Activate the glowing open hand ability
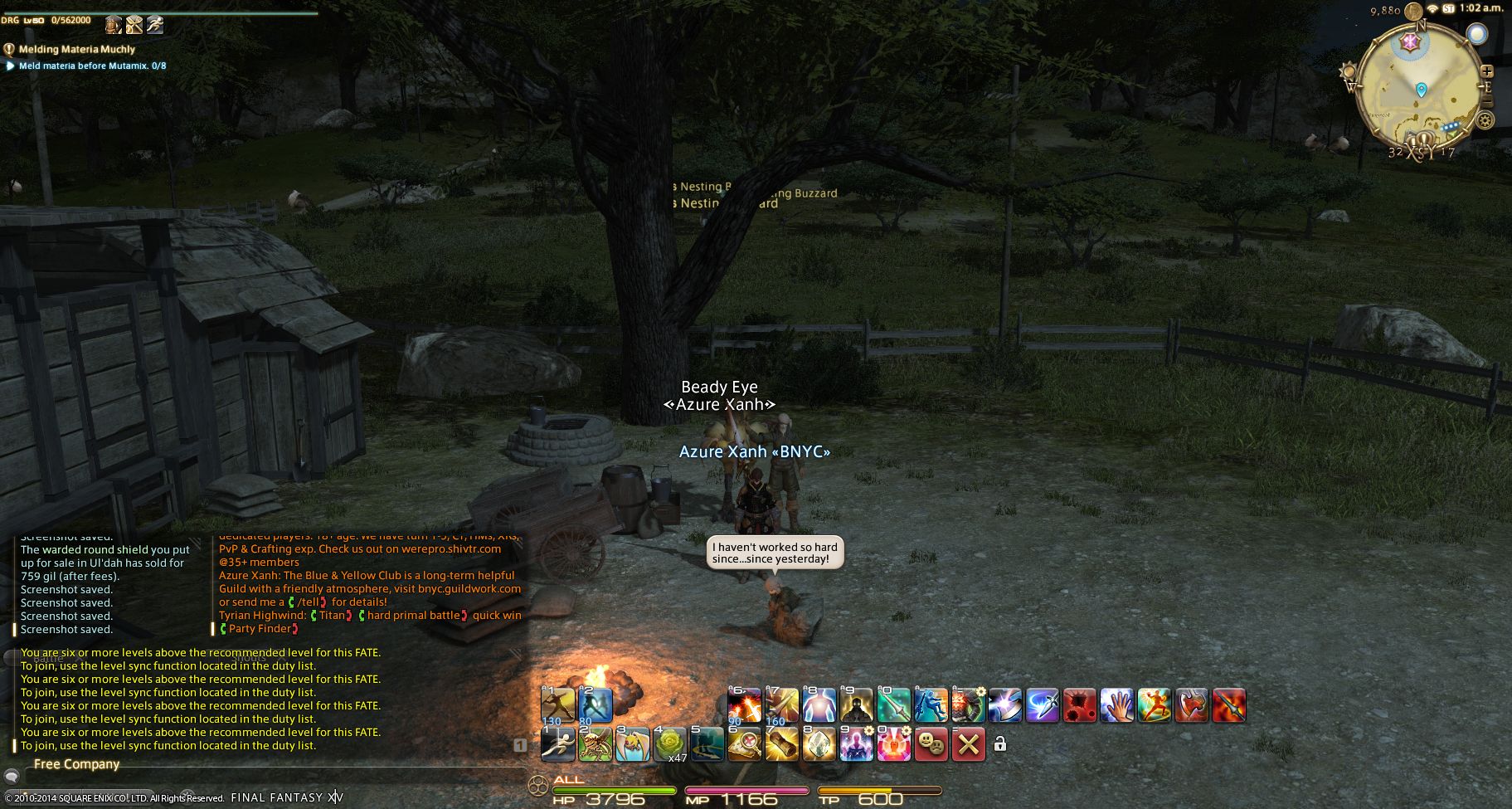Image resolution: width=1512 pixels, height=809 pixels. pos(1116,706)
